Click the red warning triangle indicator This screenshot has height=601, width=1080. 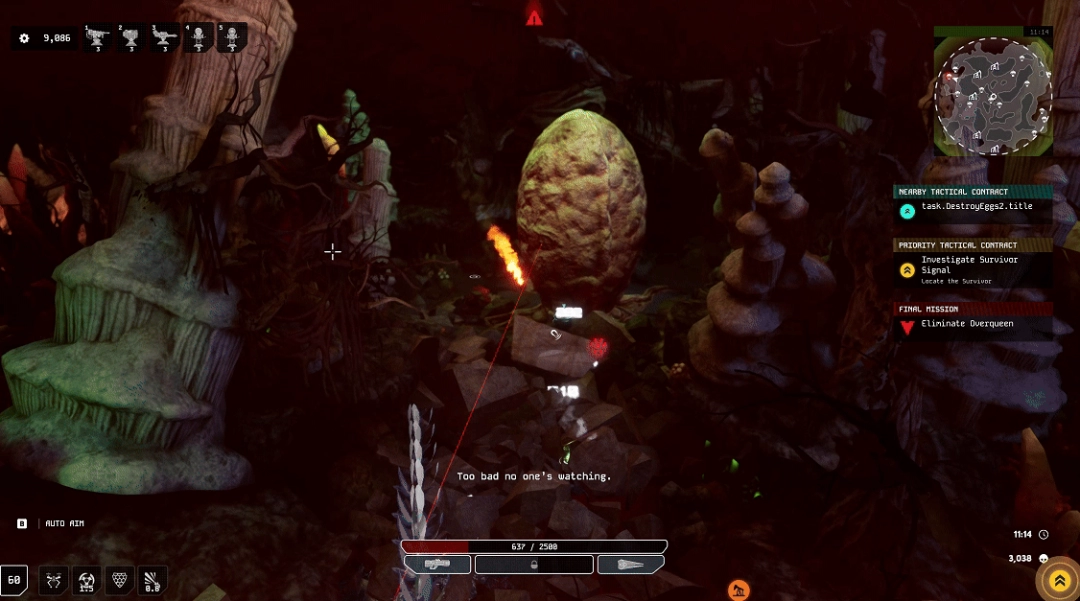pyautogui.click(x=535, y=17)
